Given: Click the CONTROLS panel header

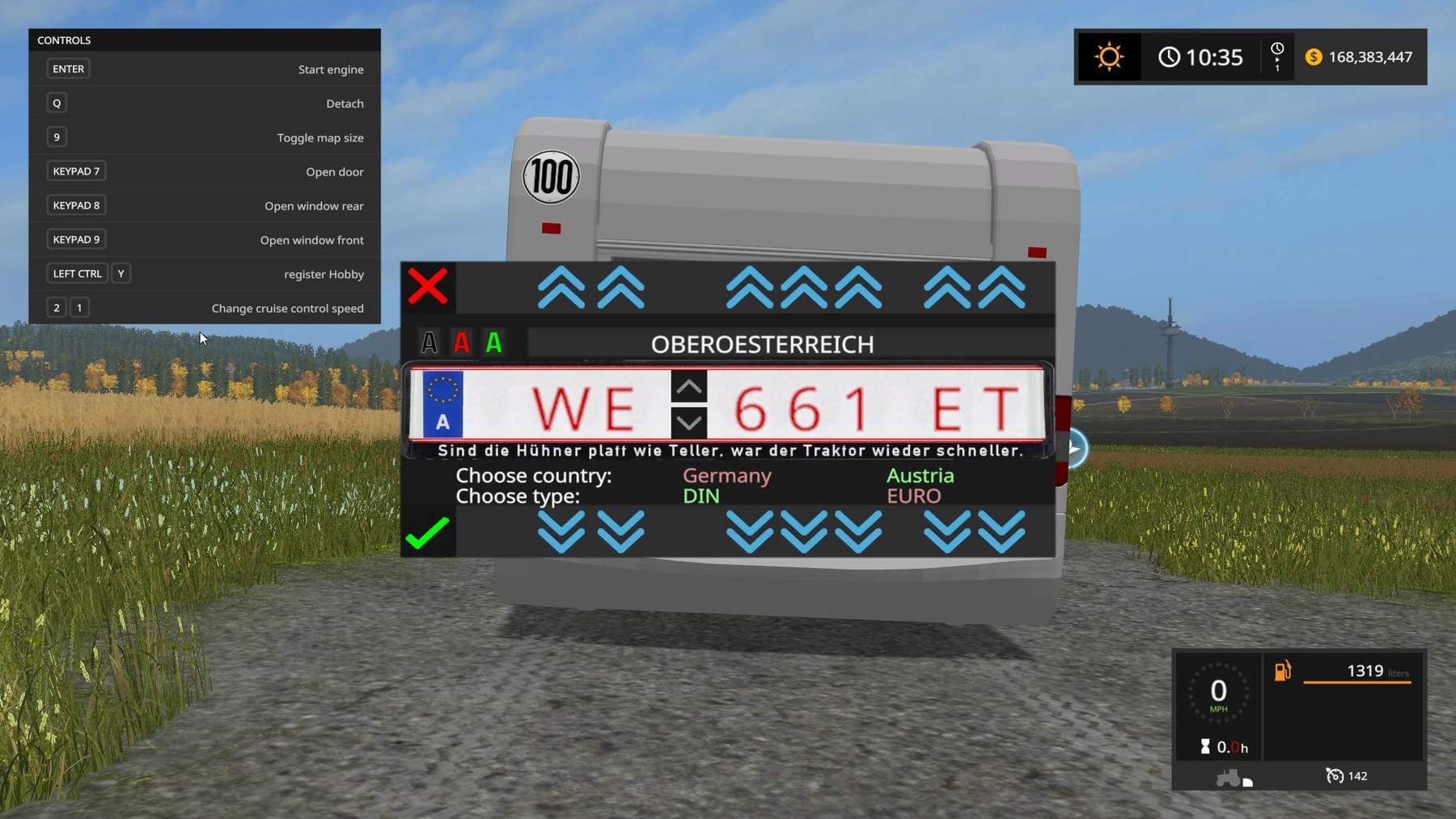Looking at the screenshot, I should pos(65,40).
